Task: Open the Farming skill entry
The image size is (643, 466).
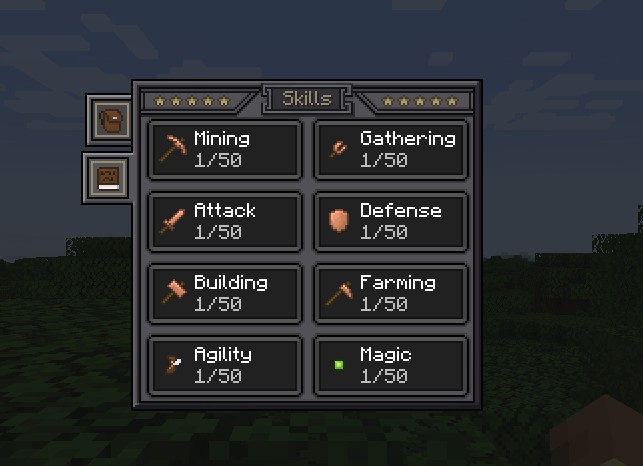Action: pos(391,293)
